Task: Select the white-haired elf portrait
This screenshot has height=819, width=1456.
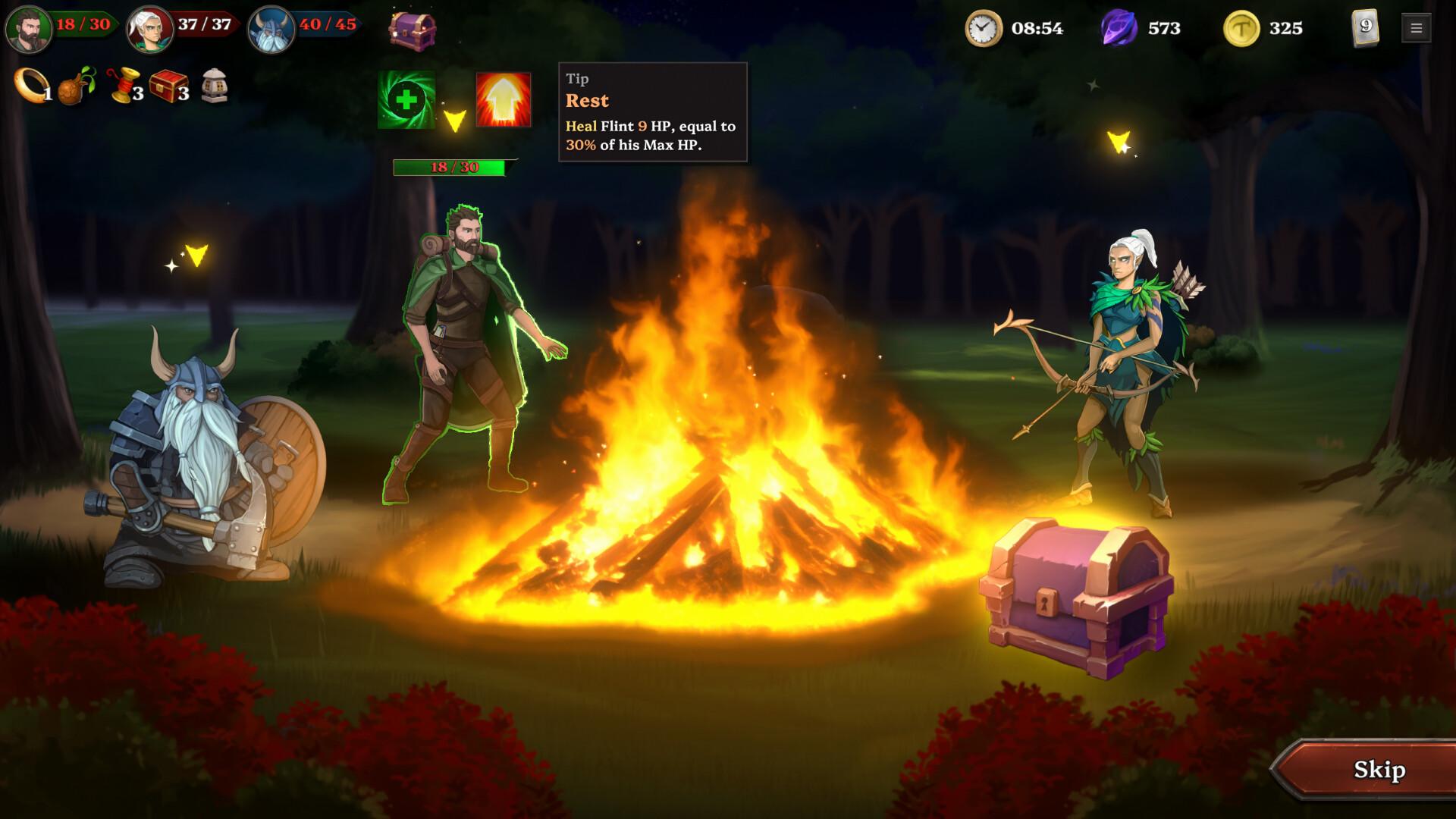Action: tap(150, 30)
